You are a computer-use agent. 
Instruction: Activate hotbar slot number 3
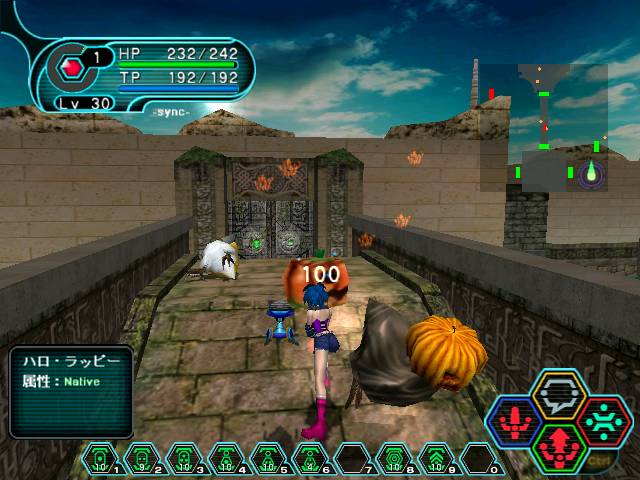(185, 458)
